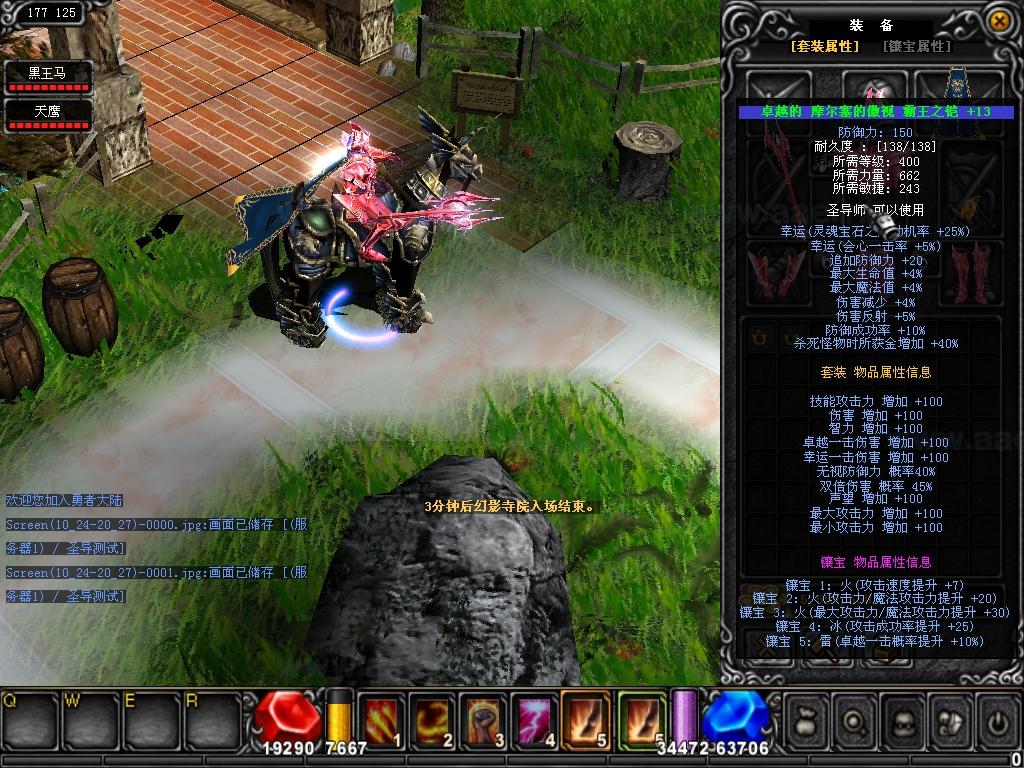Viewport: 1024px width, 768px height.
Task: Select the 黑王马 pet entry
Action: (48, 76)
